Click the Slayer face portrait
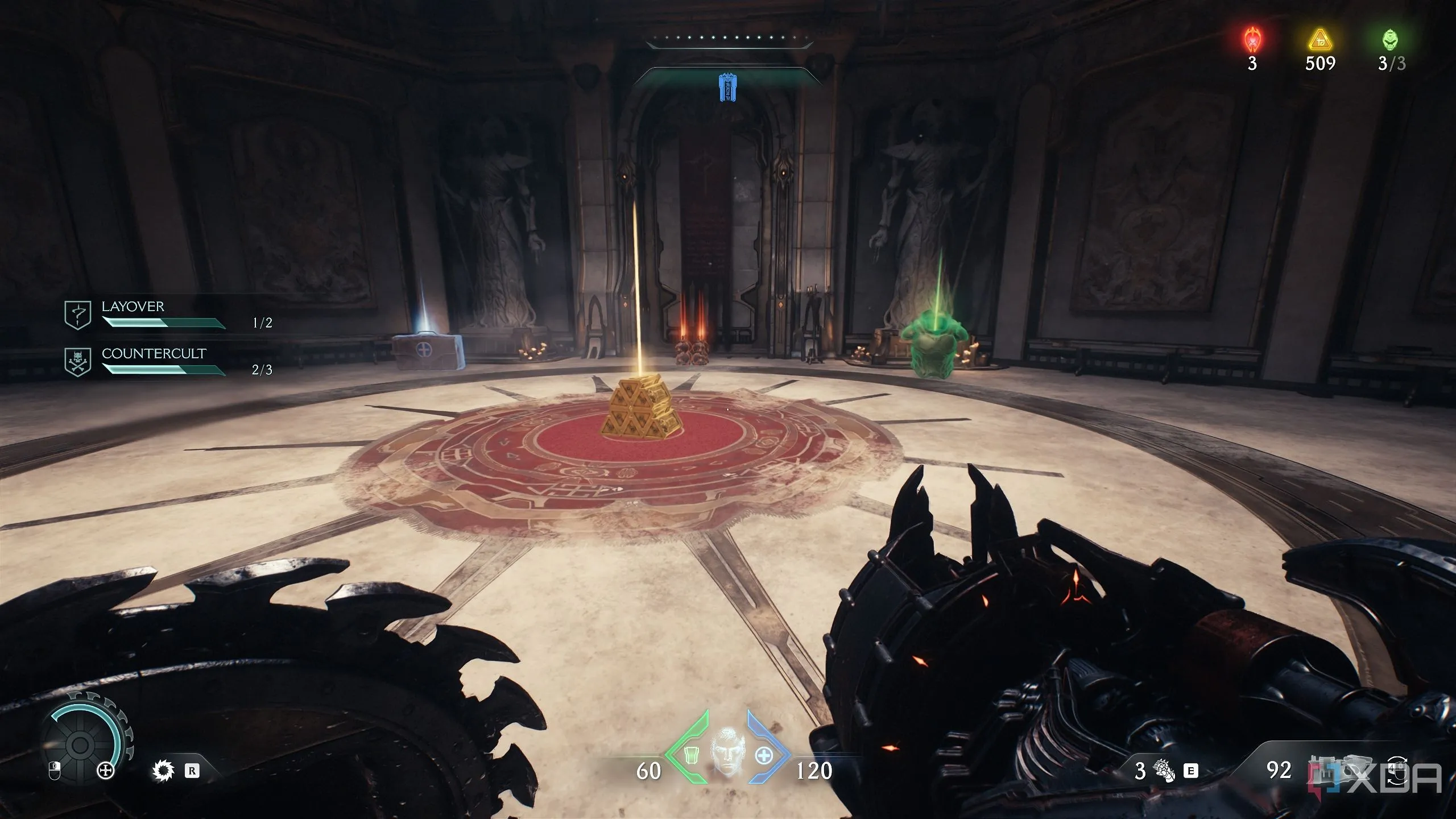Viewport: 1456px width, 819px height. pos(727,751)
